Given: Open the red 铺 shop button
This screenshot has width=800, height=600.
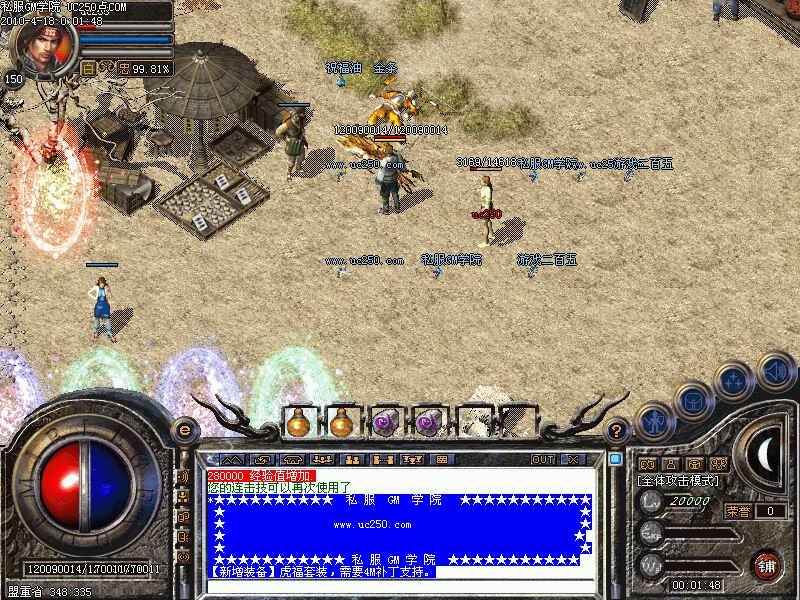Looking at the screenshot, I should (x=767, y=564).
